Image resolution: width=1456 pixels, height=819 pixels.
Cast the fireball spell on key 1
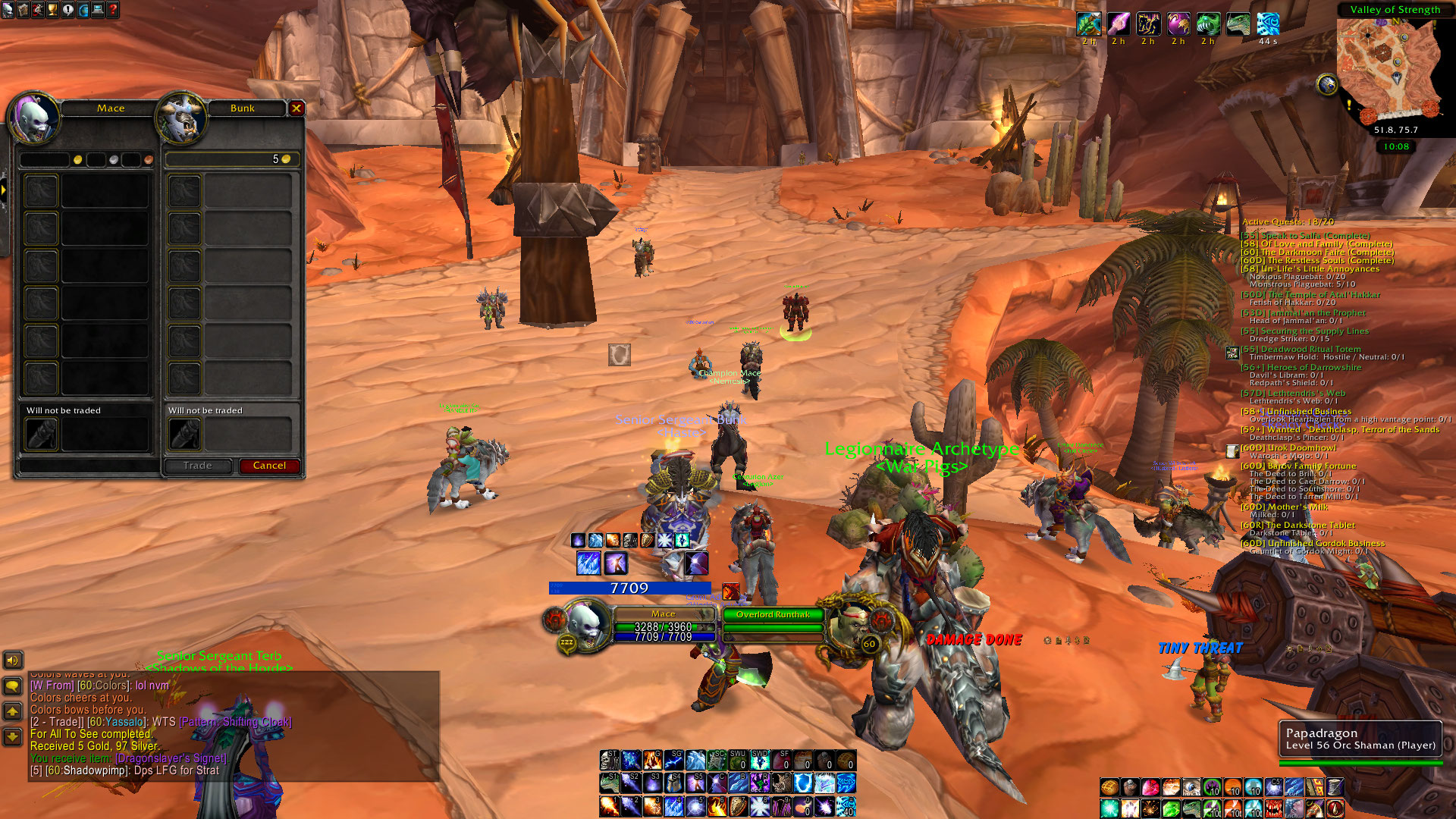point(609,805)
